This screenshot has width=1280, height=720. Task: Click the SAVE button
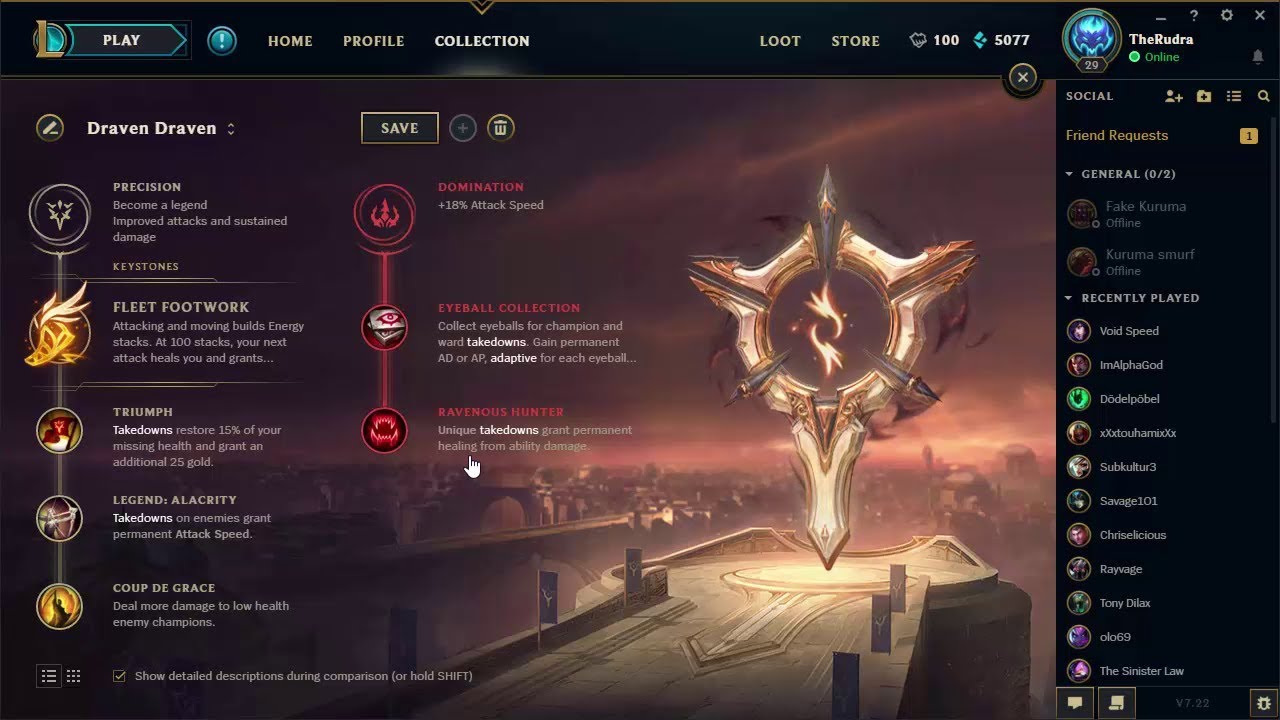(399, 127)
